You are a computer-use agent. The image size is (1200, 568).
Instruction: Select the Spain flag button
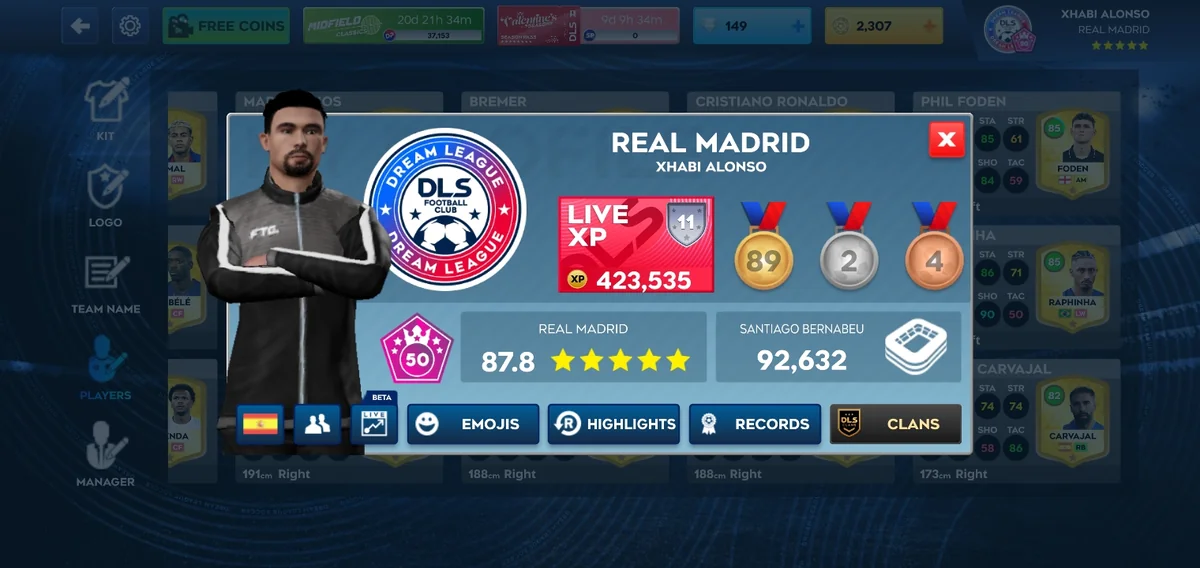click(260, 424)
